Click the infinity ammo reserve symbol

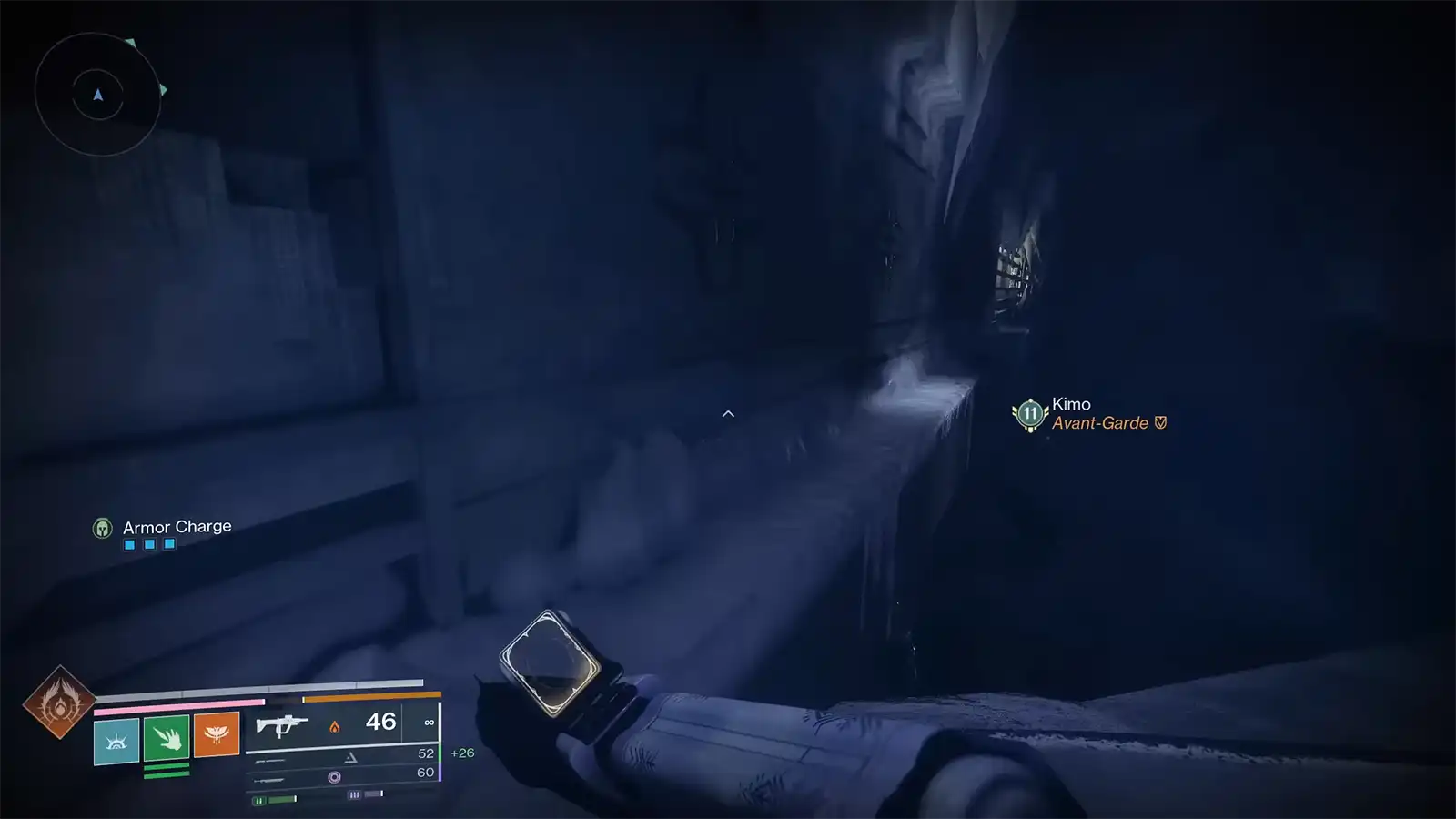[x=430, y=722]
